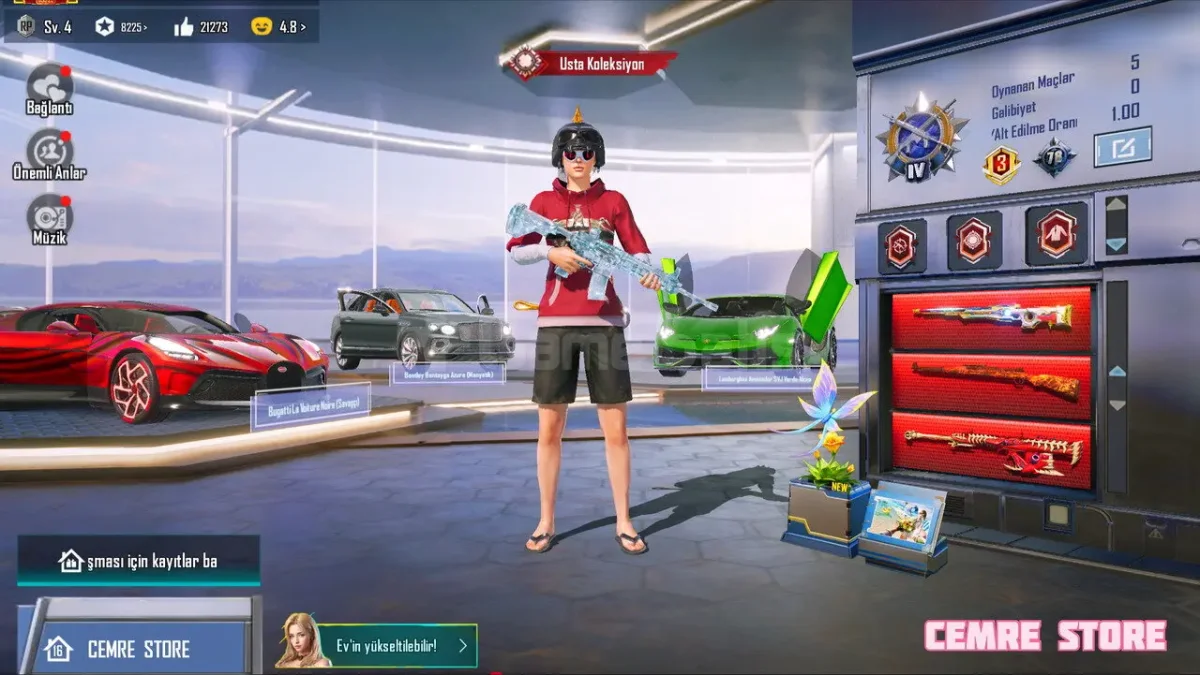
Task: Open the Bağlantı hearts icon
Action: 49,85
